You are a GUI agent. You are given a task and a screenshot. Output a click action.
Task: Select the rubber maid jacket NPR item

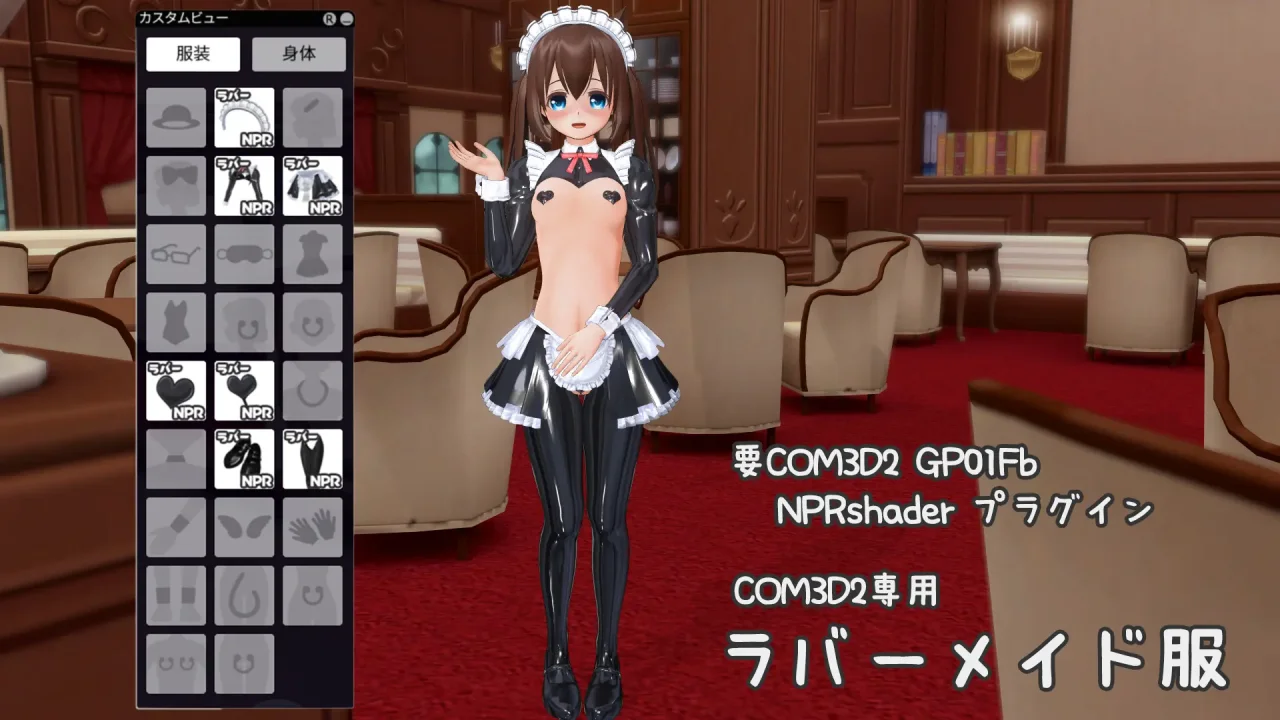[x=313, y=186]
